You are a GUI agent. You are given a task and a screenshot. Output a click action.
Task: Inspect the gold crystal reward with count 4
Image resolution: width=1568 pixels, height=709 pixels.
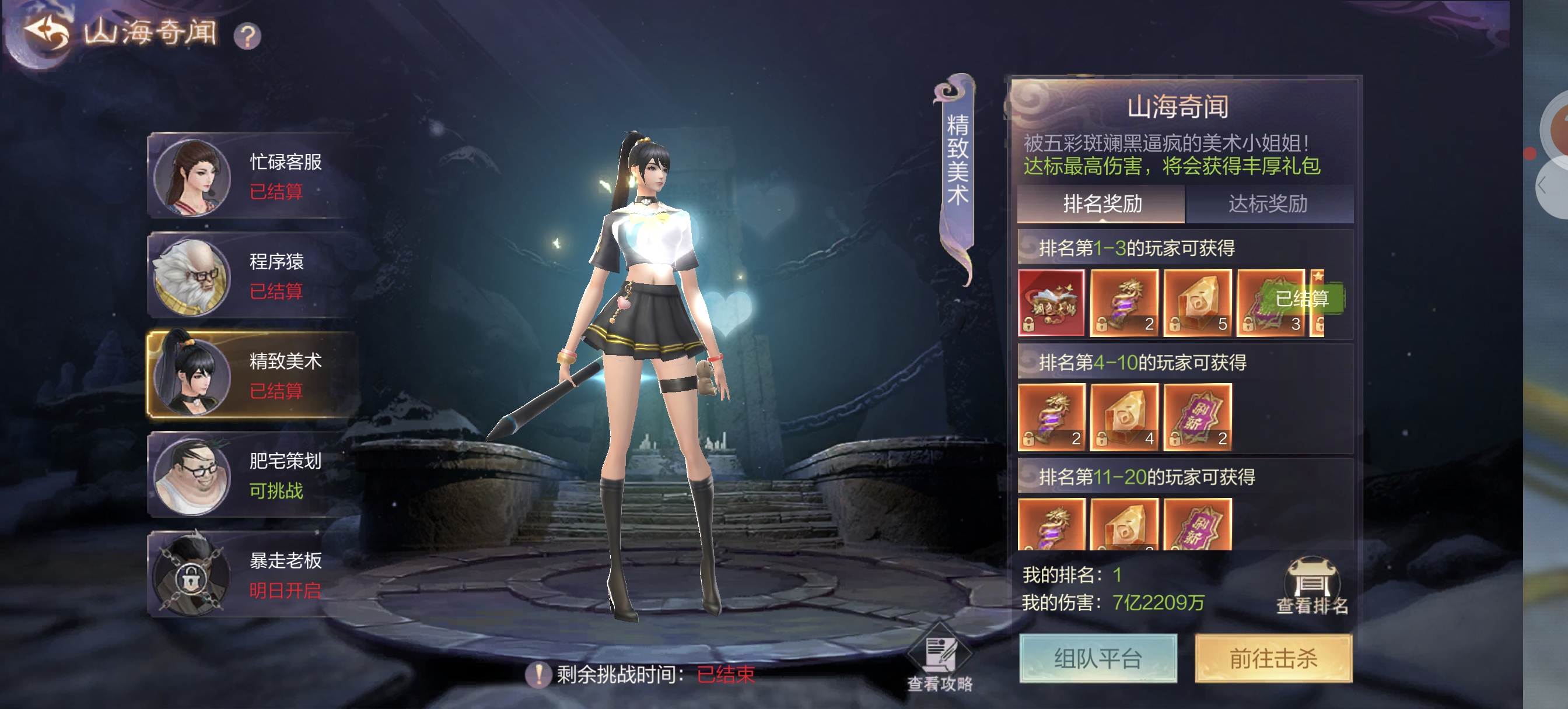click(1124, 417)
